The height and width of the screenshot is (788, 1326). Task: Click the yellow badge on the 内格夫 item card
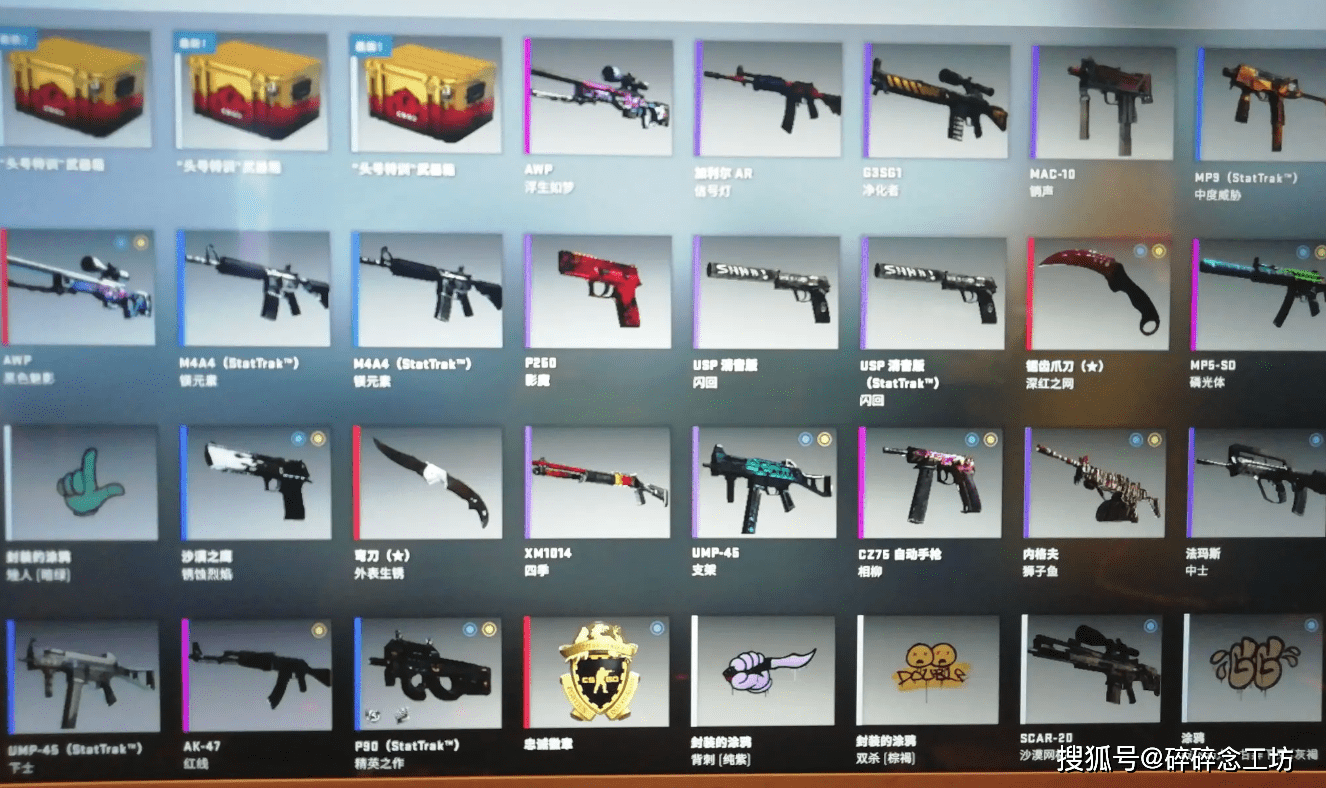[1154, 441]
